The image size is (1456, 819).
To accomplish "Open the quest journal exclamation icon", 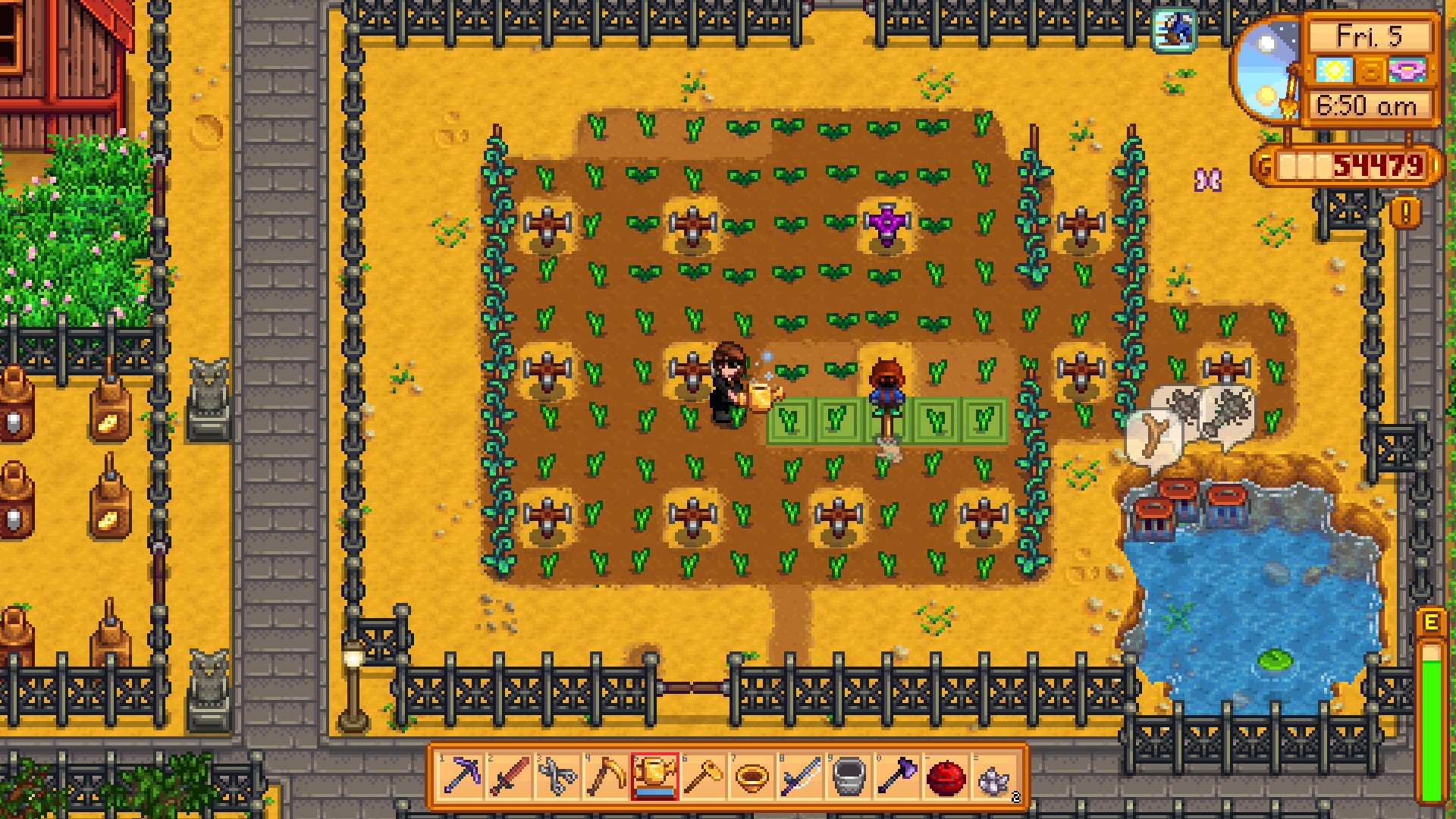I will click(1405, 213).
